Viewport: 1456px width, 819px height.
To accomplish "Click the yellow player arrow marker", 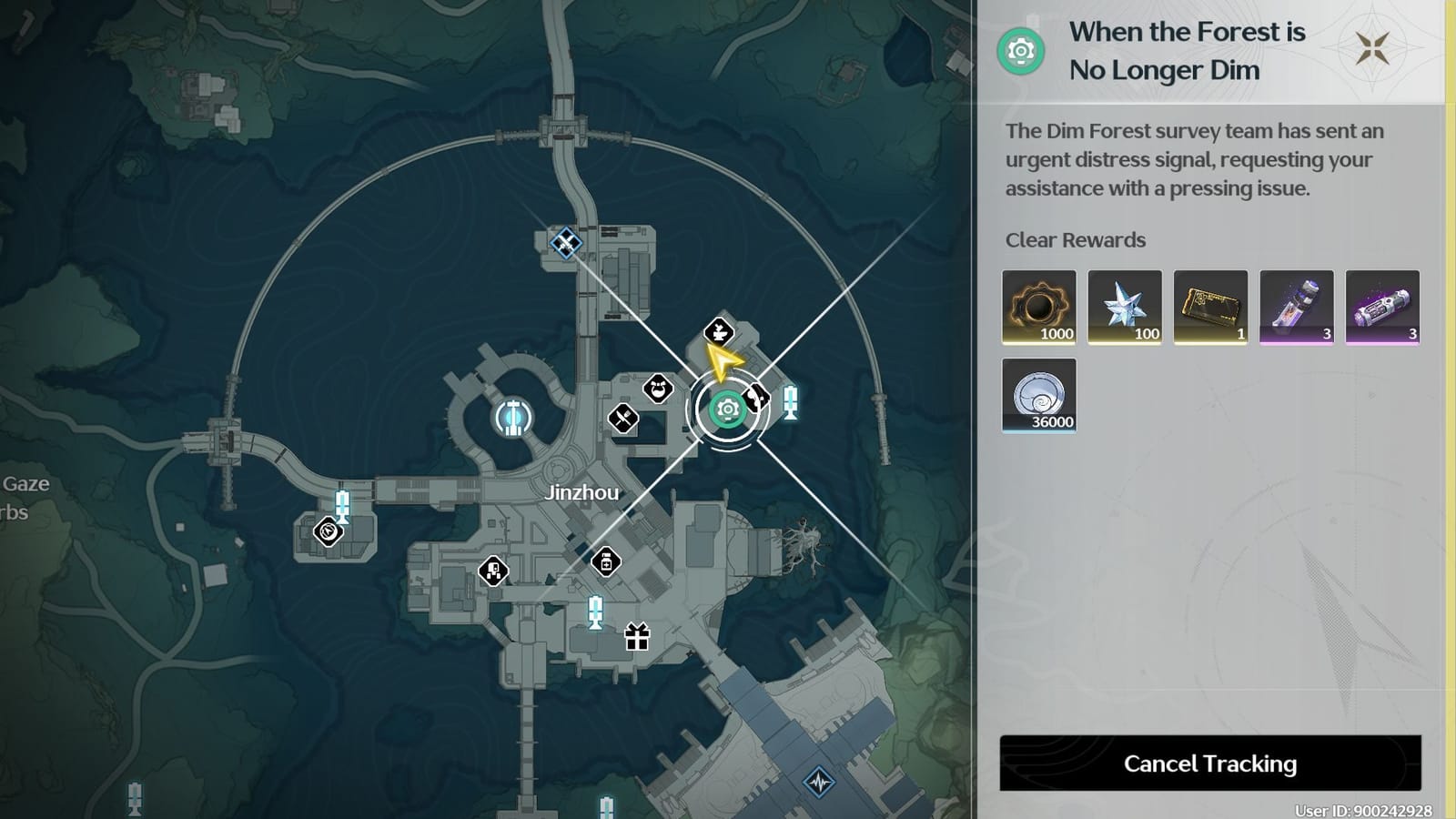I will click(723, 361).
